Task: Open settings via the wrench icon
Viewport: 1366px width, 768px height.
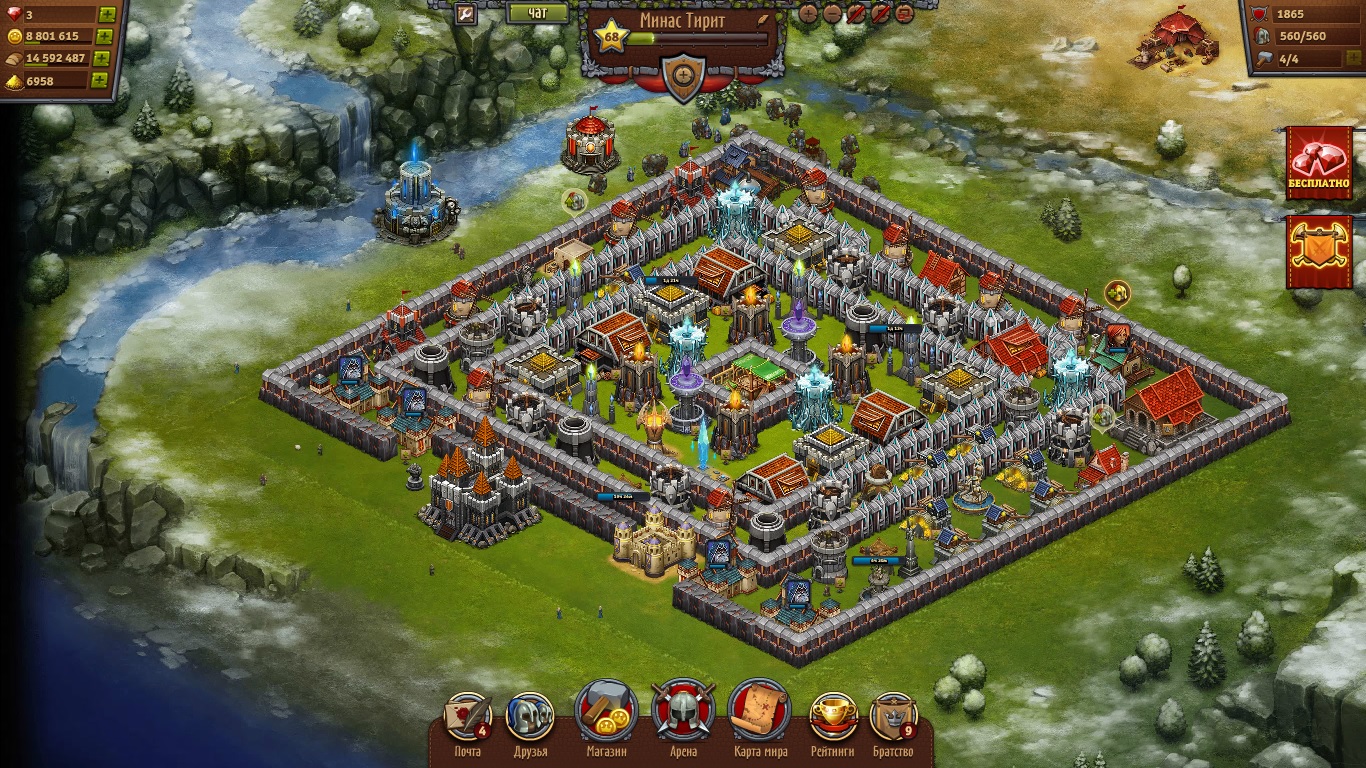Action: (x=465, y=13)
